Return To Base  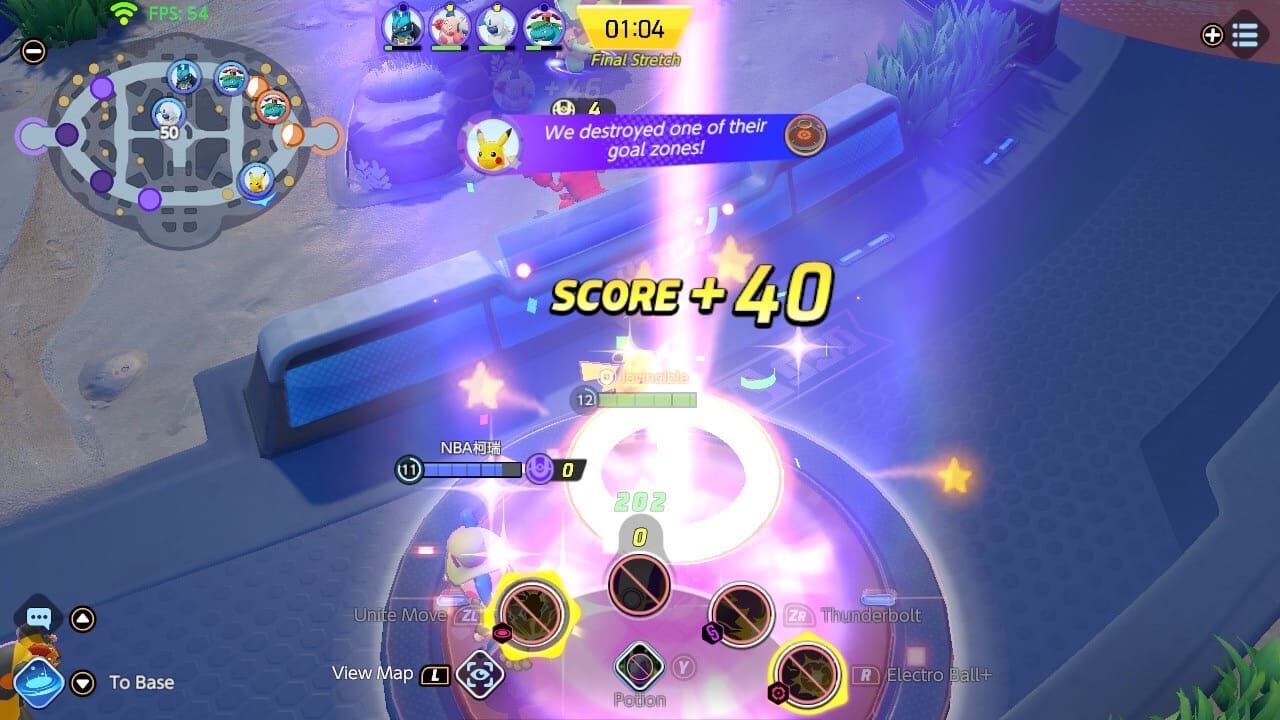(x=39, y=683)
